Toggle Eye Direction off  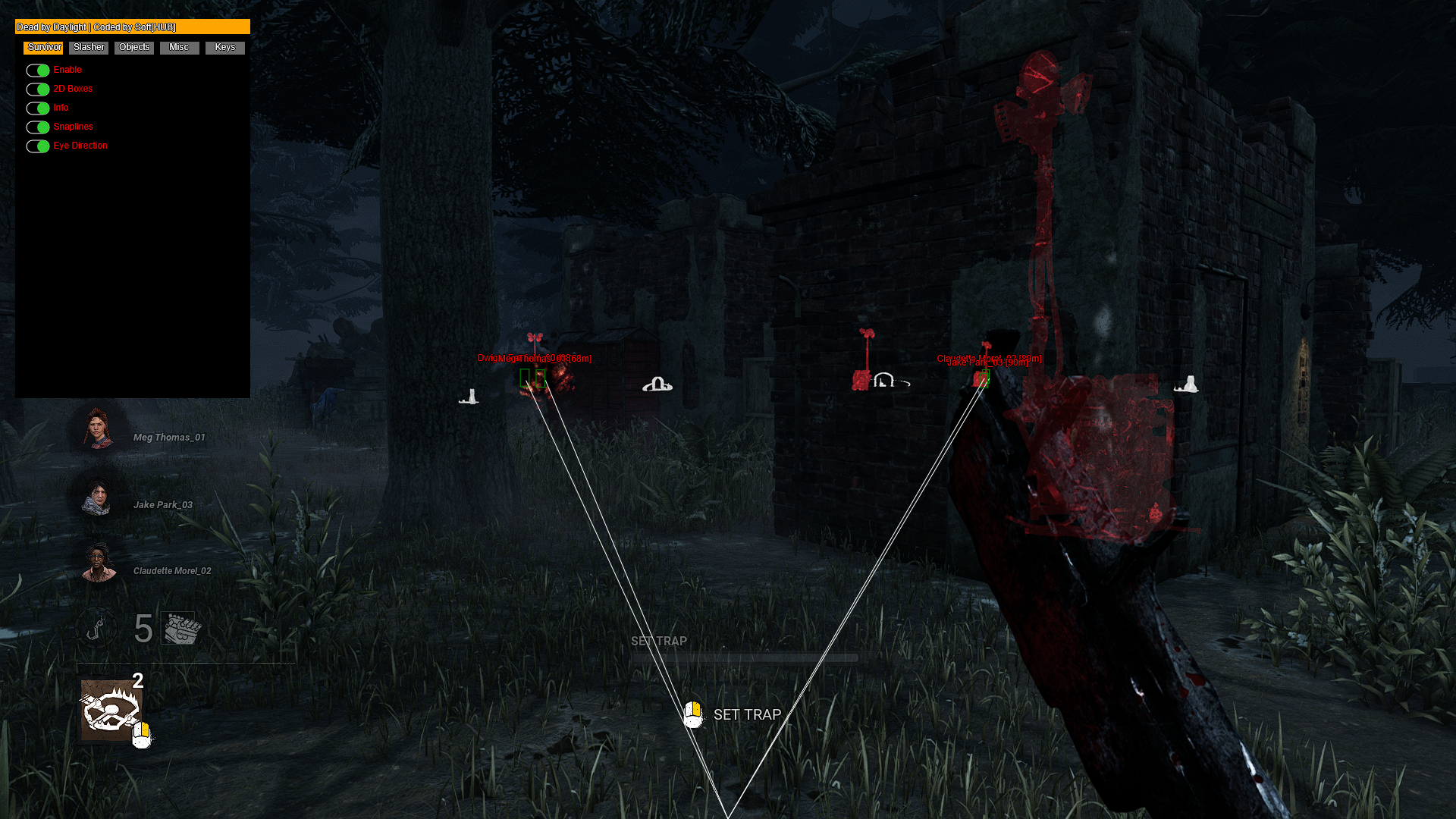pyautogui.click(x=38, y=146)
